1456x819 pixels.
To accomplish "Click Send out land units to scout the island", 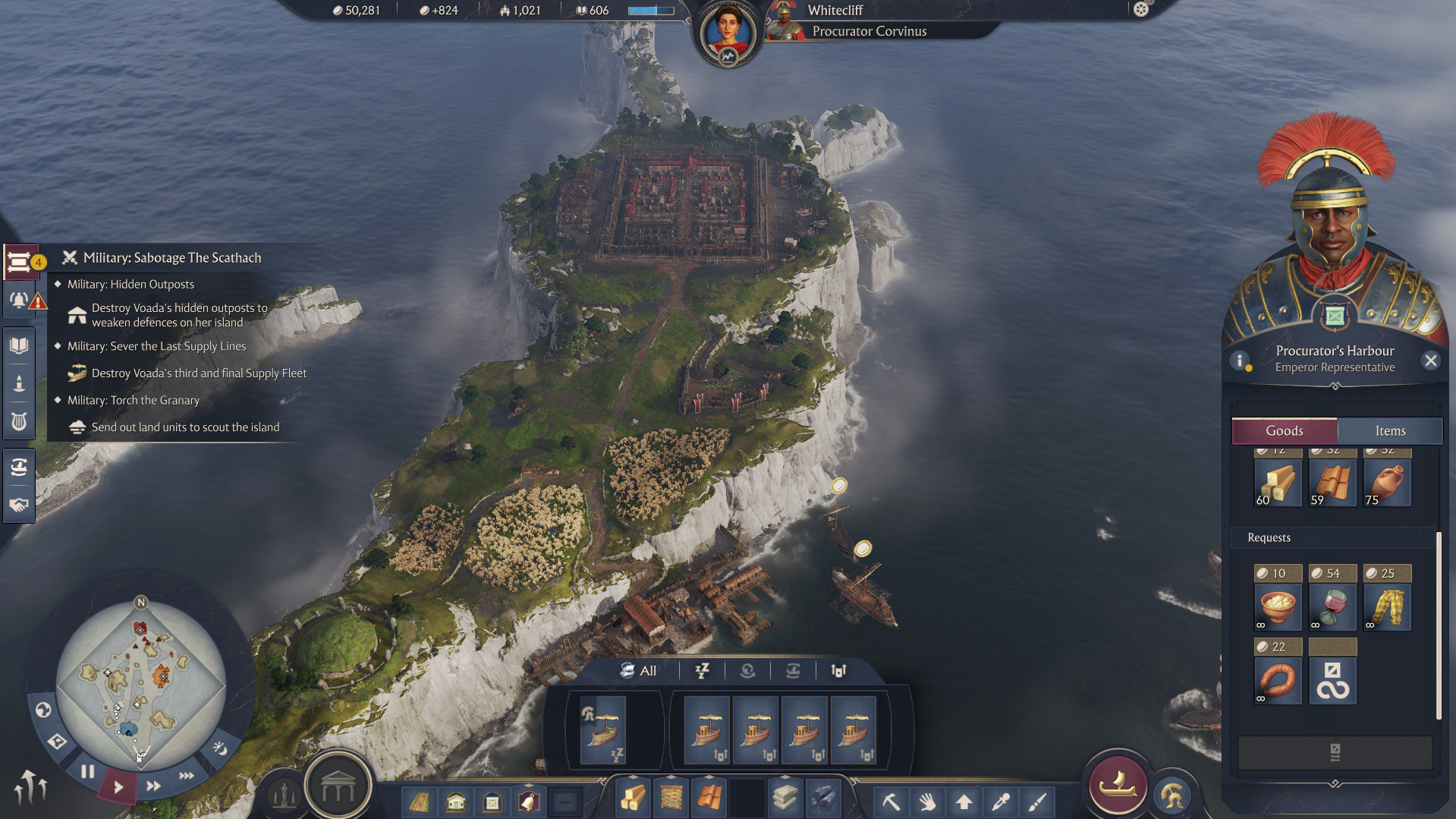I will 185,427.
